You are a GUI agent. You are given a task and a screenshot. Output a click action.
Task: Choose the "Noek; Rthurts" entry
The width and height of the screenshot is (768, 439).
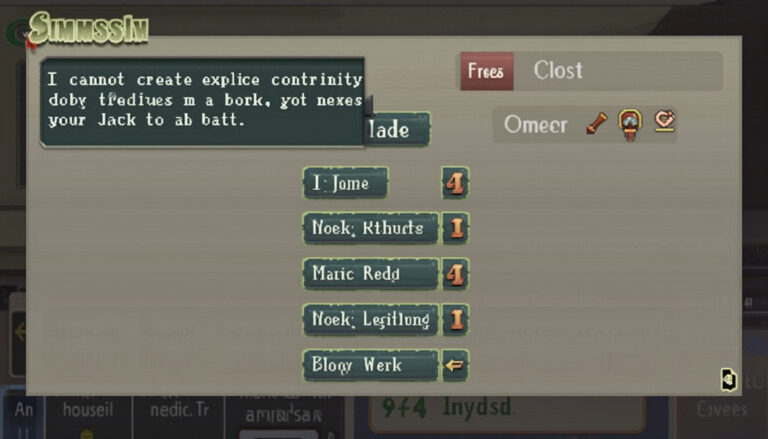click(370, 228)
